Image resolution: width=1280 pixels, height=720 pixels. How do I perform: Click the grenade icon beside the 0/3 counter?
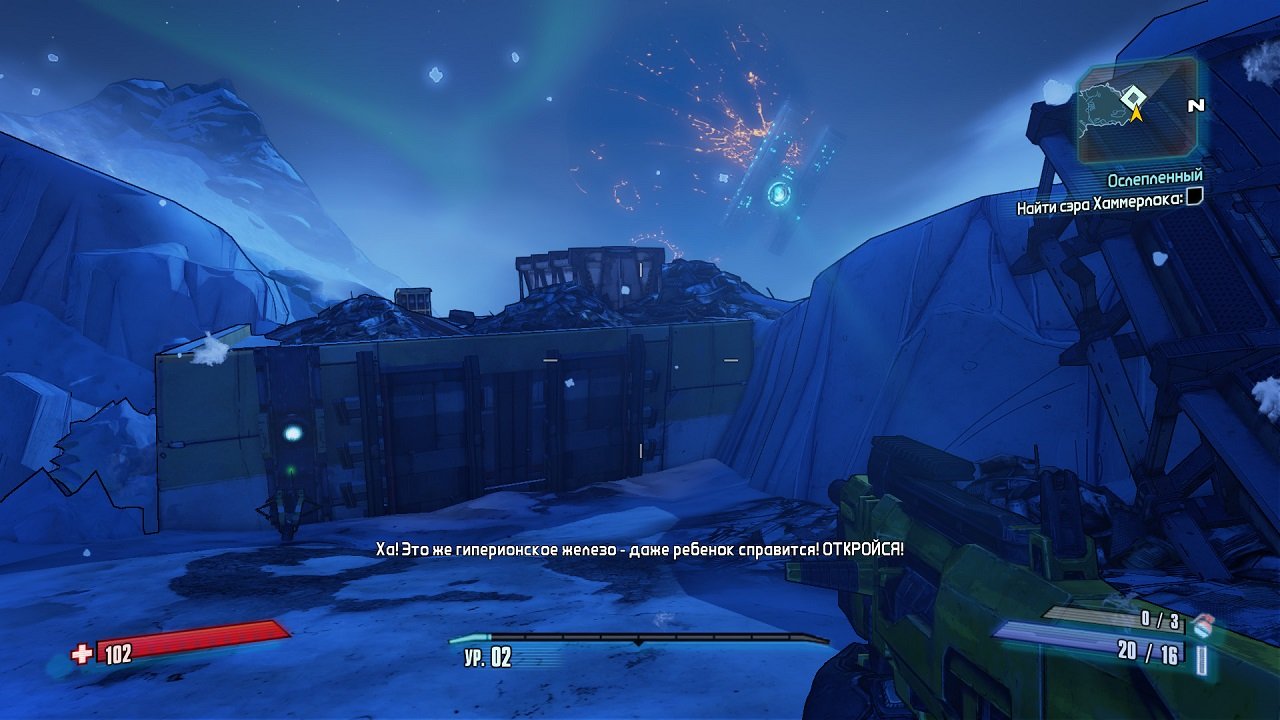click(x=1203, y=626)
